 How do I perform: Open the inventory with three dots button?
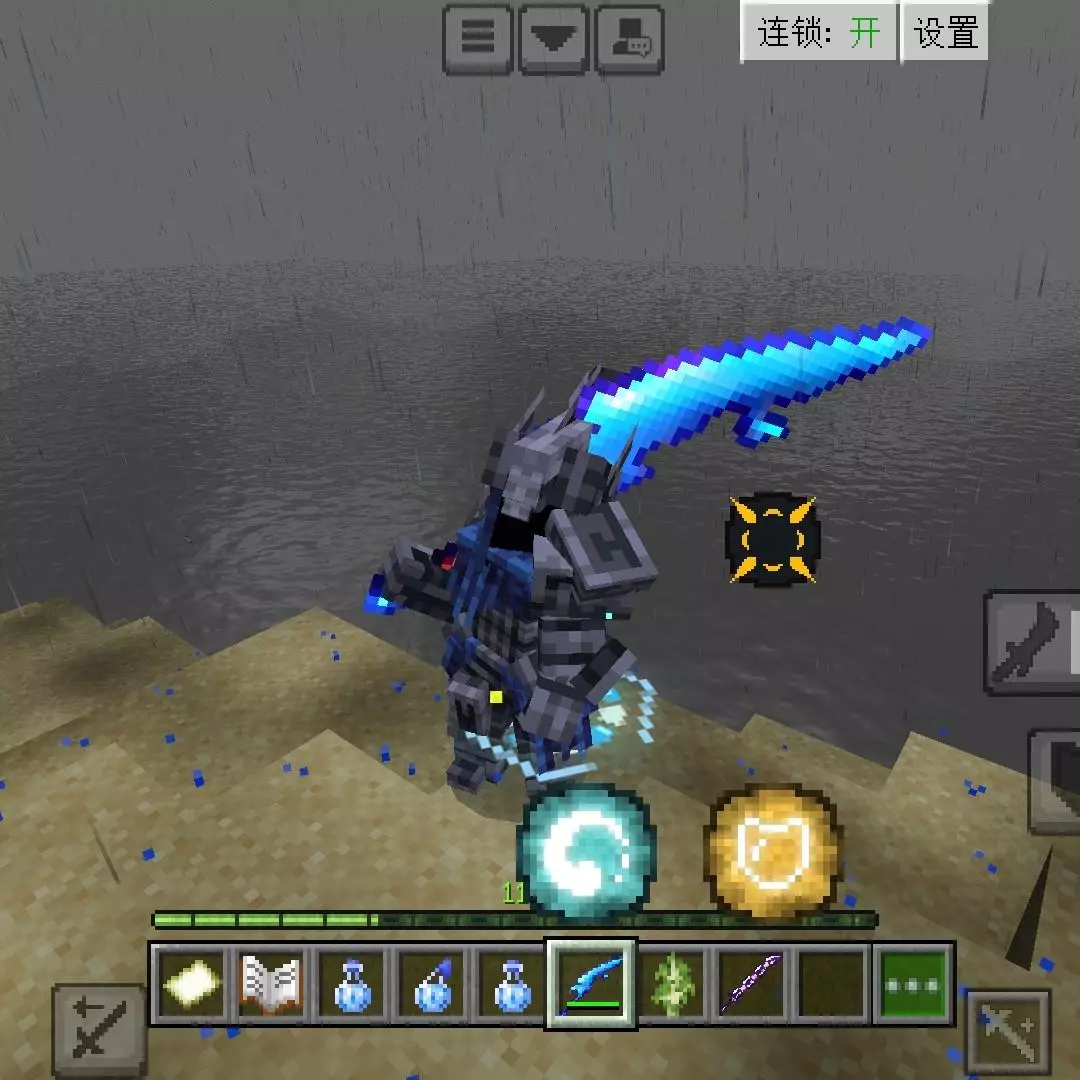[912, 984]
